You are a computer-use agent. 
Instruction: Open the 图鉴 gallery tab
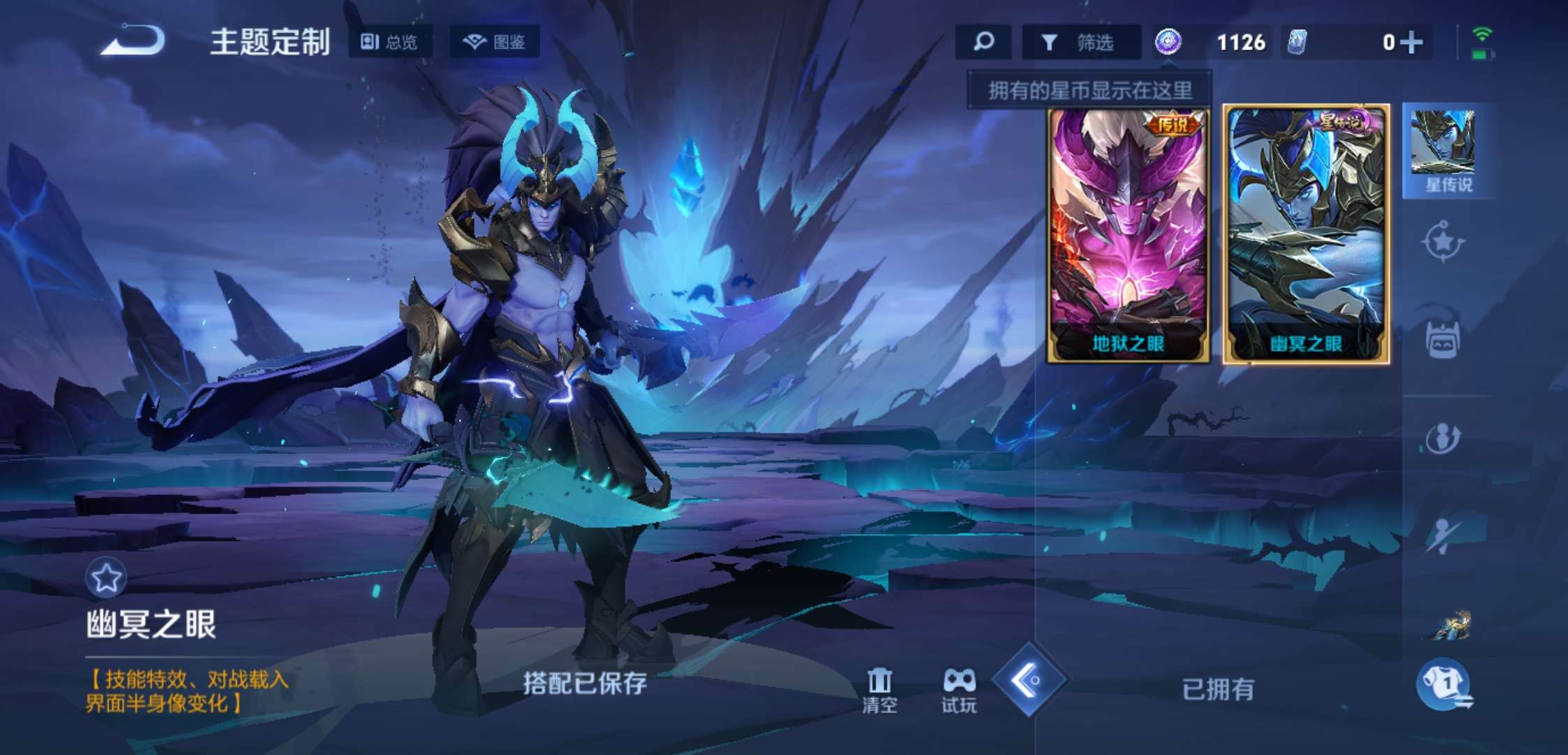point(495,42)
